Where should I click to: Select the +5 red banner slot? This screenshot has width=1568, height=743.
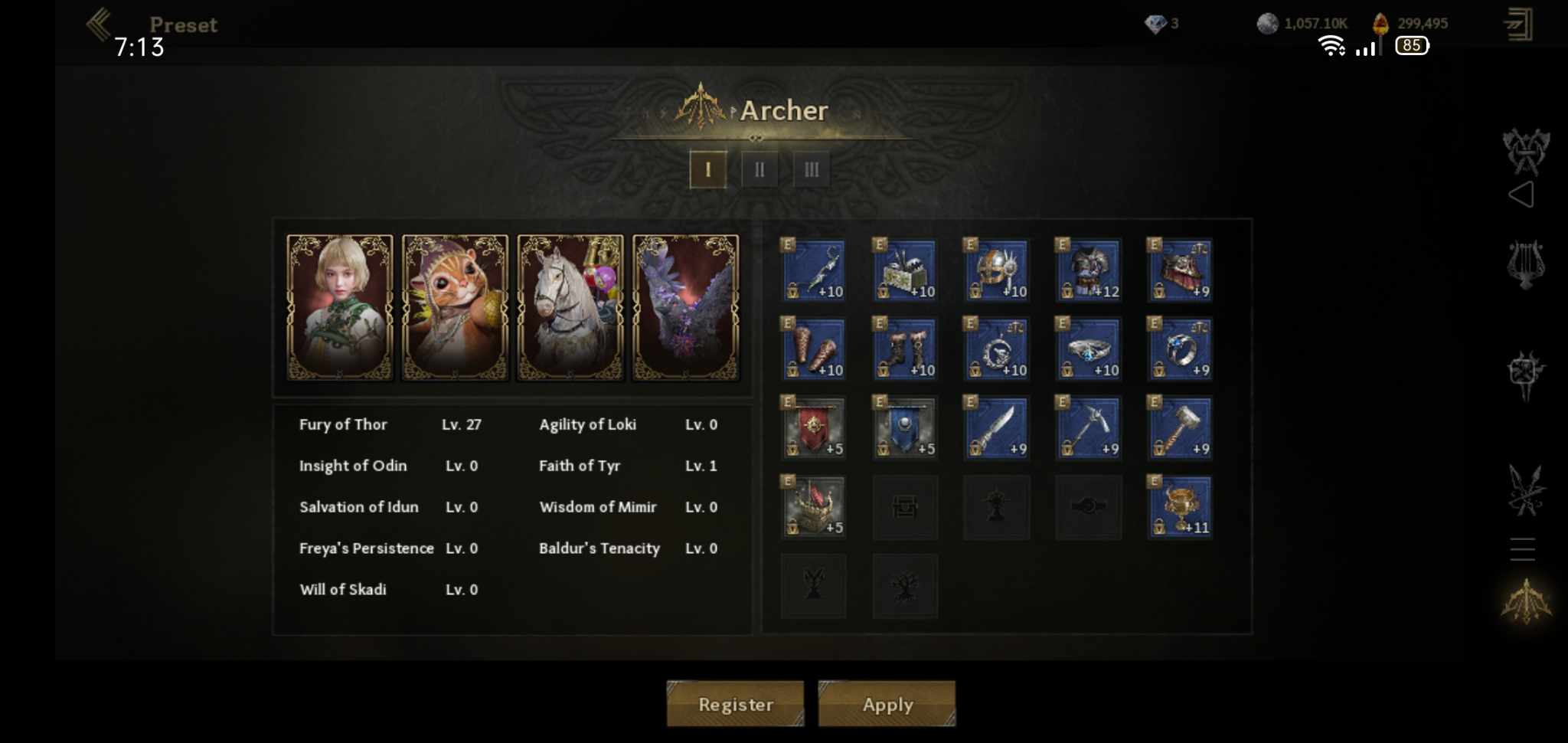(813, 427)
